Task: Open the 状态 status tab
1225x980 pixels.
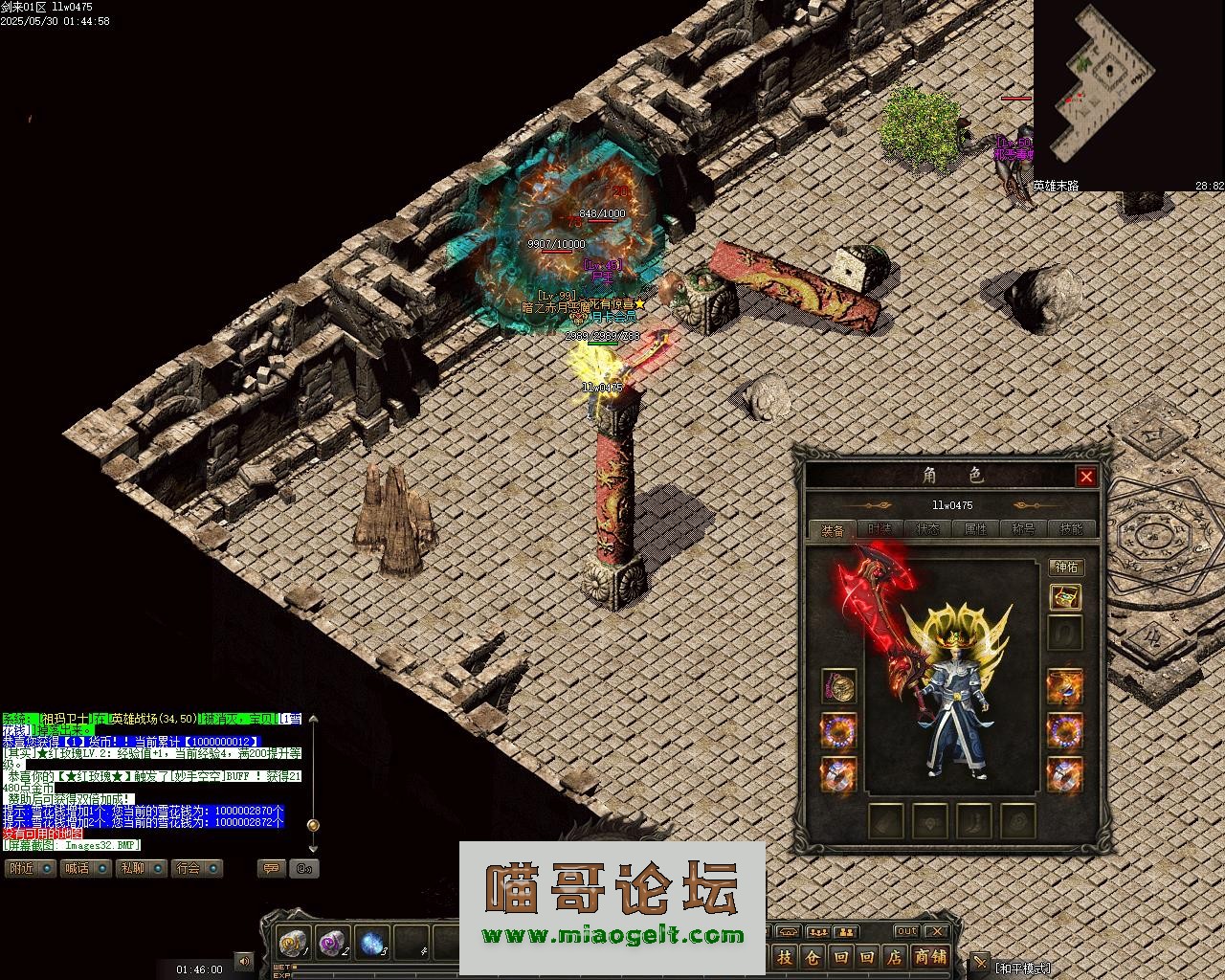Action: [927, 529]
